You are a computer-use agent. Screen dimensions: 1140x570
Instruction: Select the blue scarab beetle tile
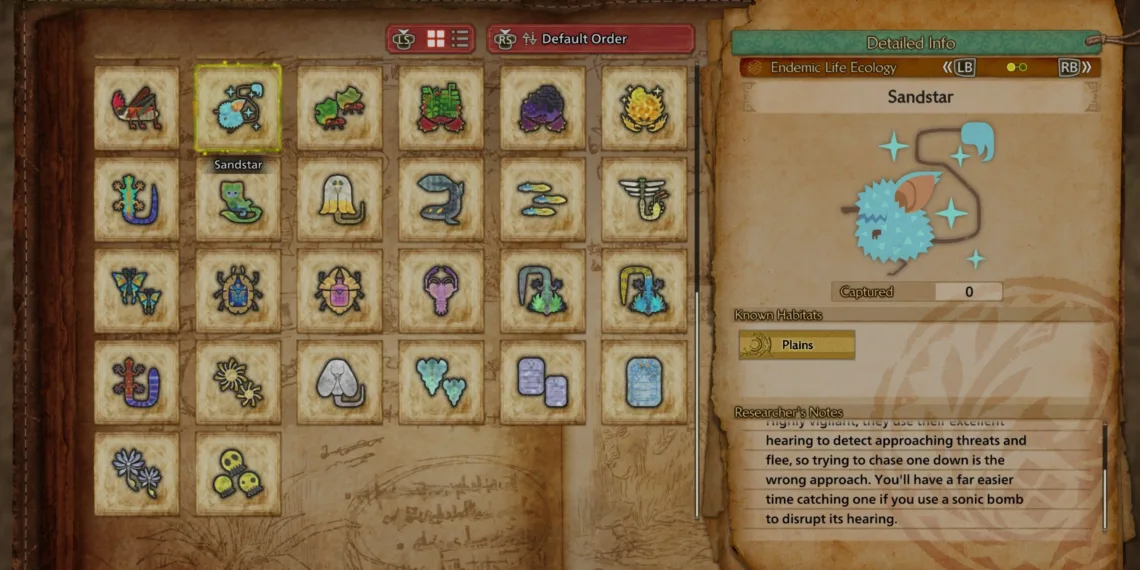(238, 291)
